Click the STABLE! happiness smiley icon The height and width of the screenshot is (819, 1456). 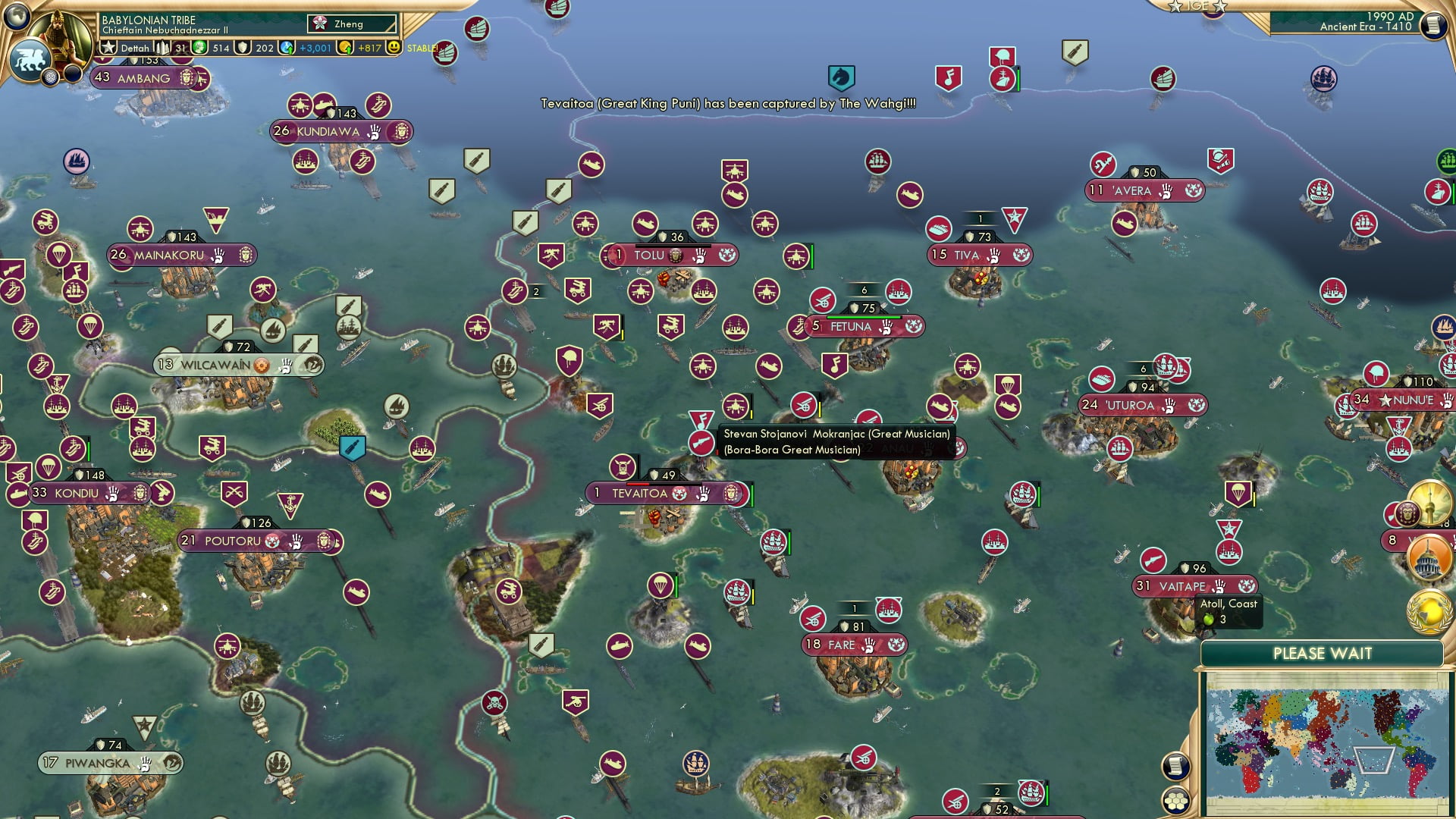(394, 47)
